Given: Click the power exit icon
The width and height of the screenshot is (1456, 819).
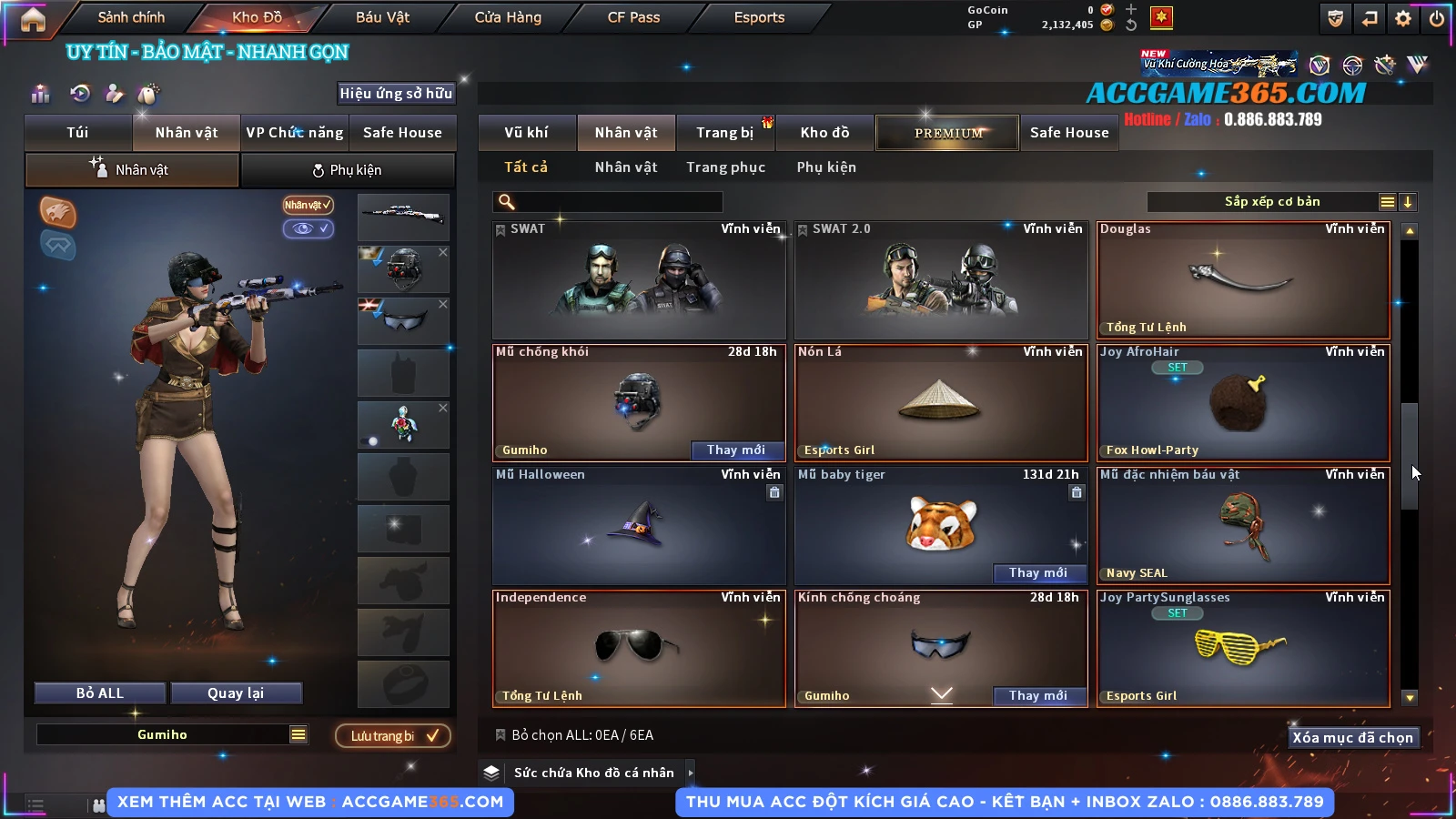Looking at the screenshot, I should point(1437,18).
